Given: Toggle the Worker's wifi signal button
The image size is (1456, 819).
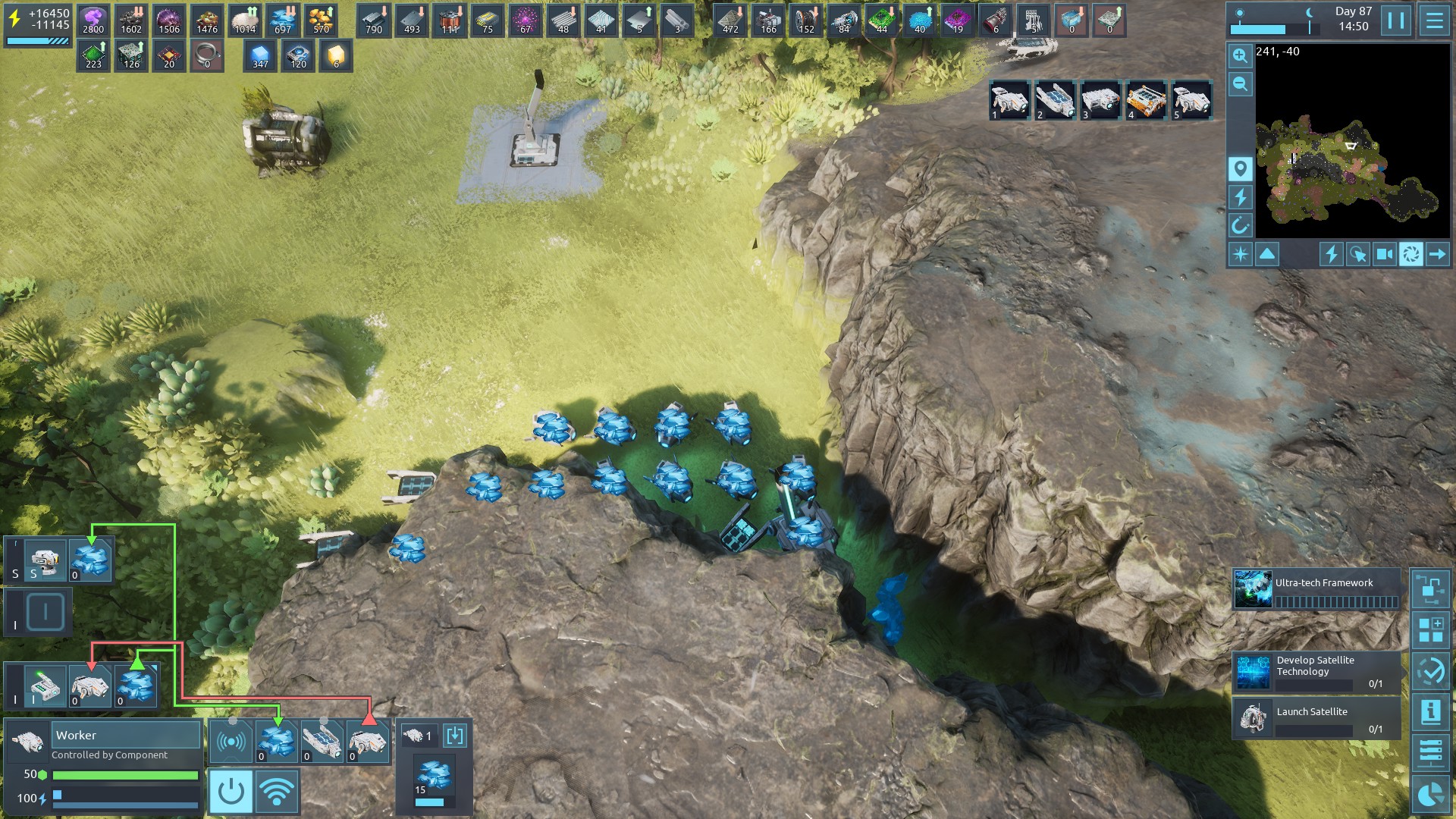Looking at the screenshot, I should click(x=276, y=792).
